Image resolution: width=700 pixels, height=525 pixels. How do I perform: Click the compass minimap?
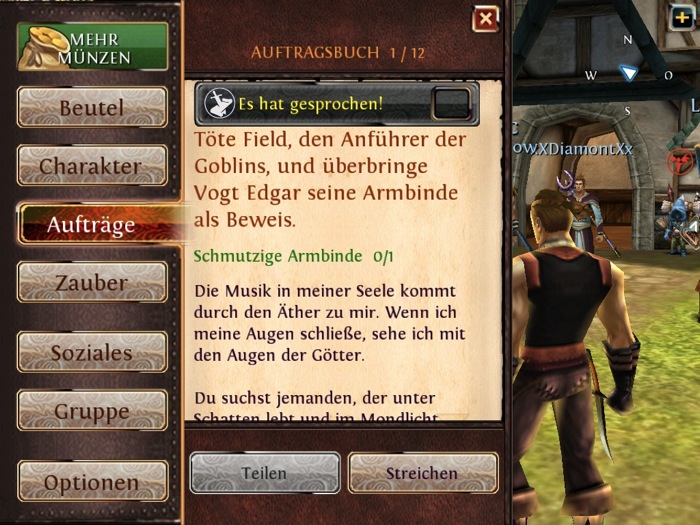coord(628,73)
